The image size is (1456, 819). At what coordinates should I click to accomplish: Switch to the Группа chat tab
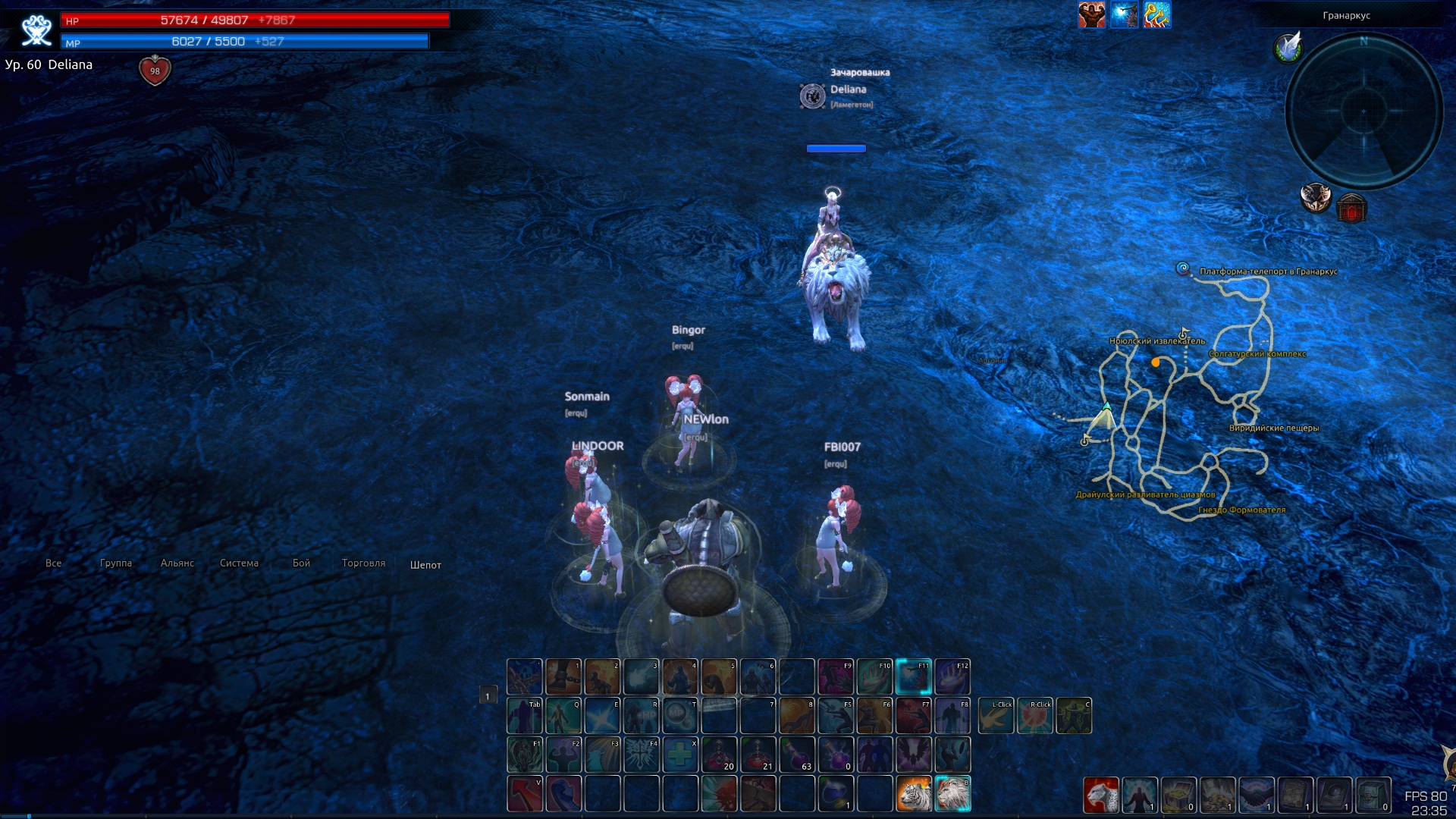tap(116, 563)
